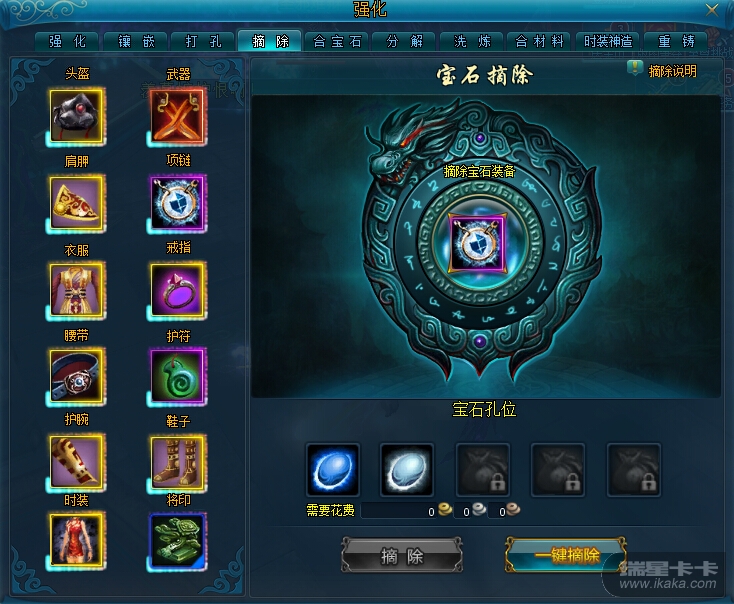The height and width of the screenshot is (604, 734).
Task: Switch to the 合宝石 tab
Action: coord(337,41)
